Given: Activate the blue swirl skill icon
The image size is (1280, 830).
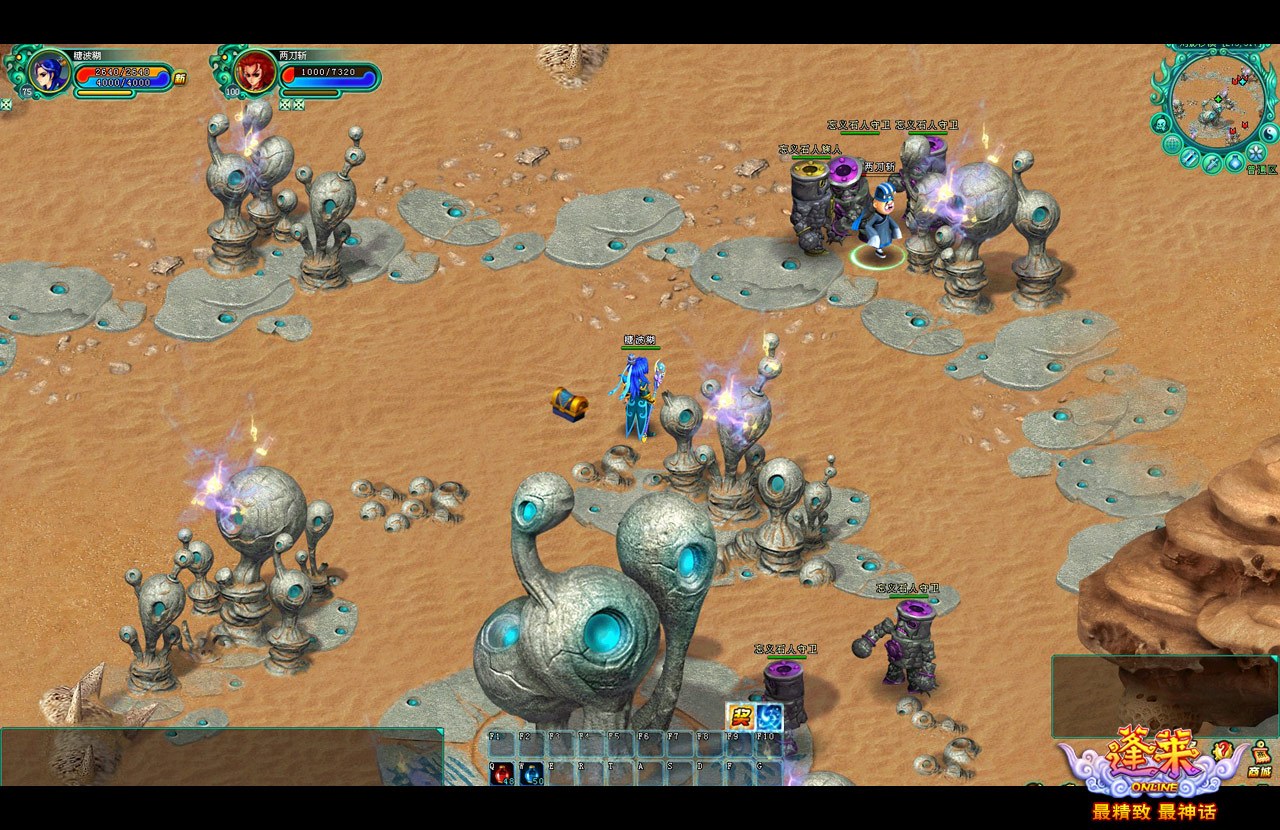Looking at the screenshot, I should [769, 716].
